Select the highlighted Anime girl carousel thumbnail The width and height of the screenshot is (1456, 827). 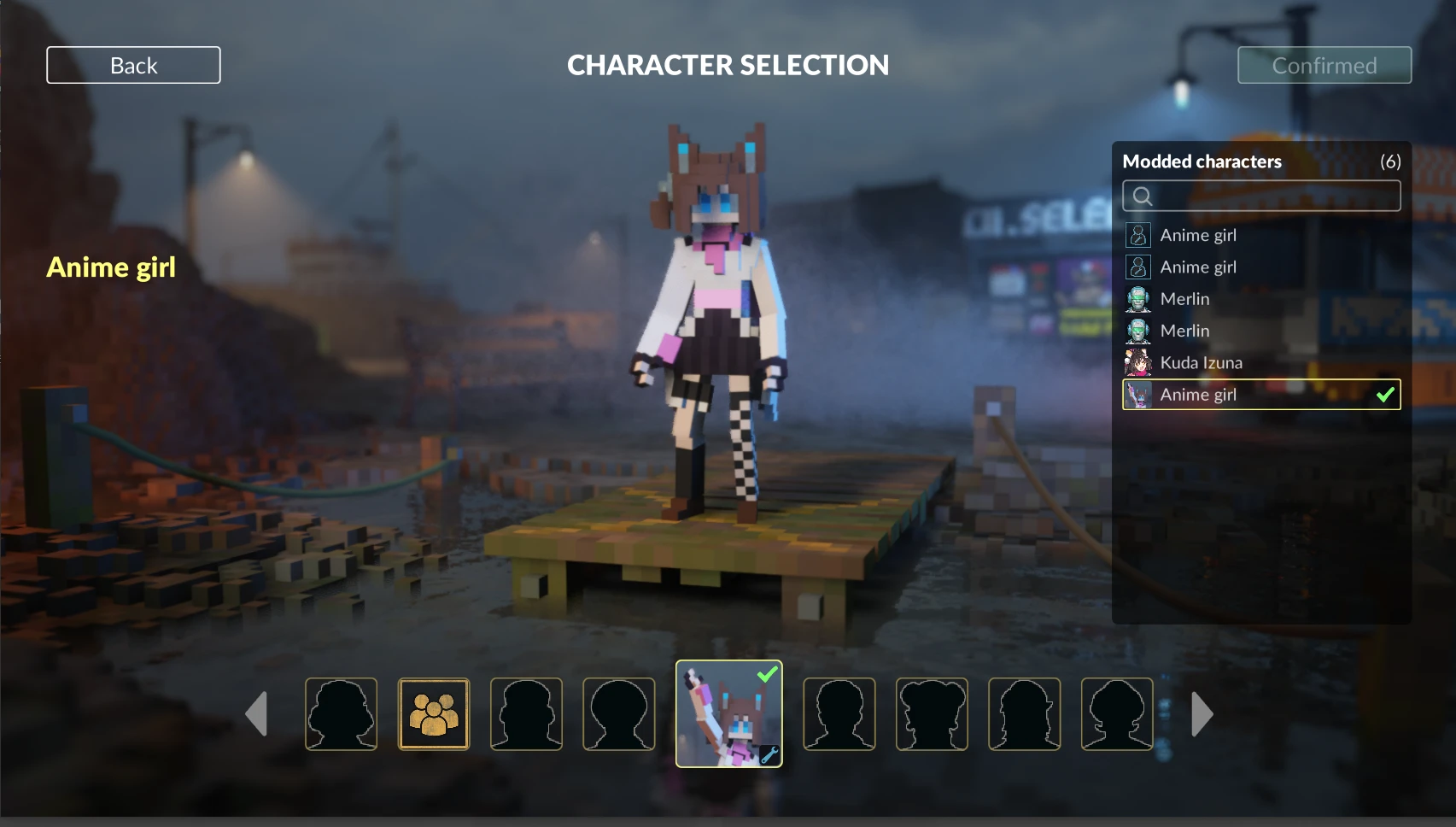728,714
